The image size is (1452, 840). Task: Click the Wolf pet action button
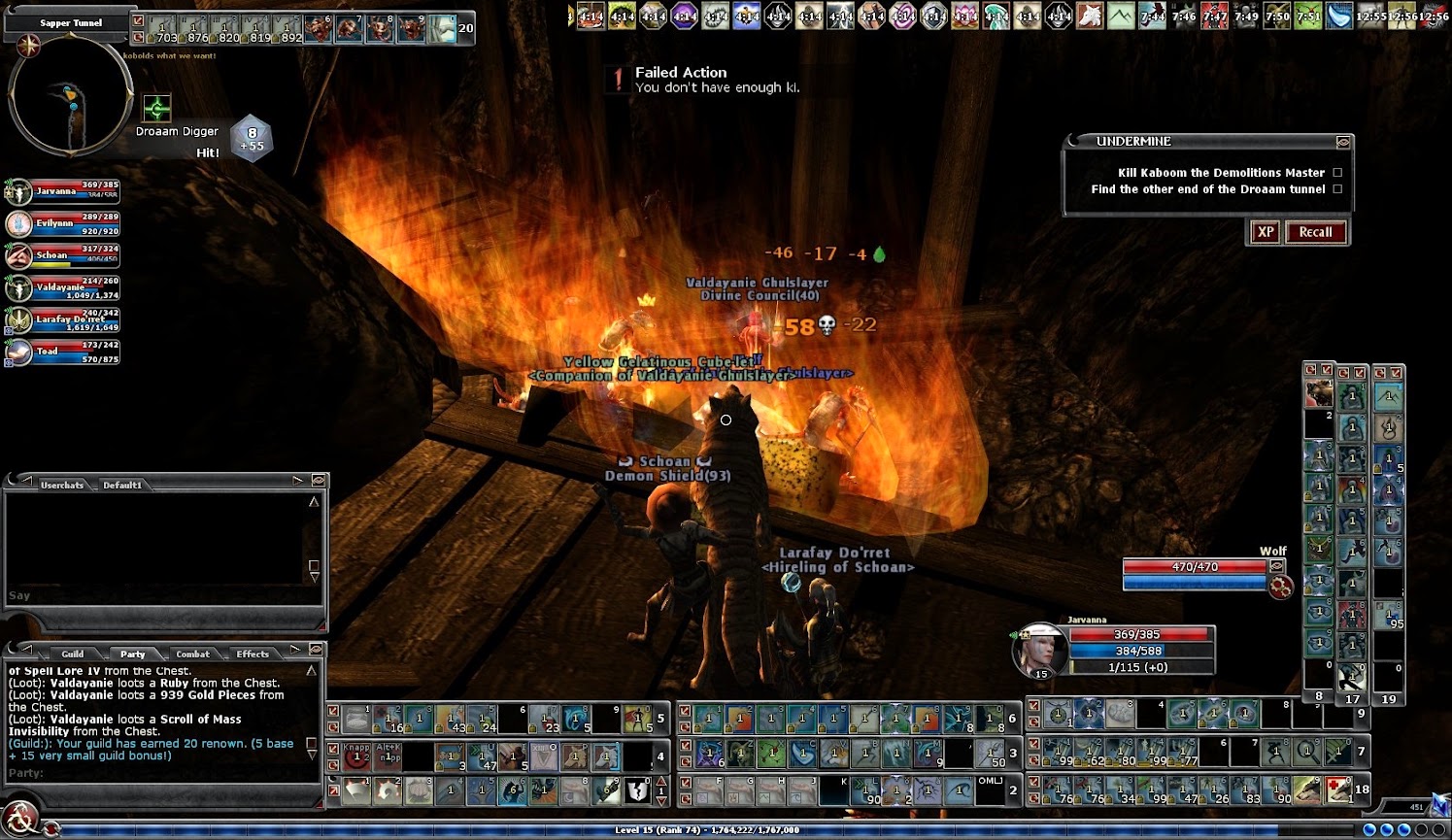[1281, 587]
